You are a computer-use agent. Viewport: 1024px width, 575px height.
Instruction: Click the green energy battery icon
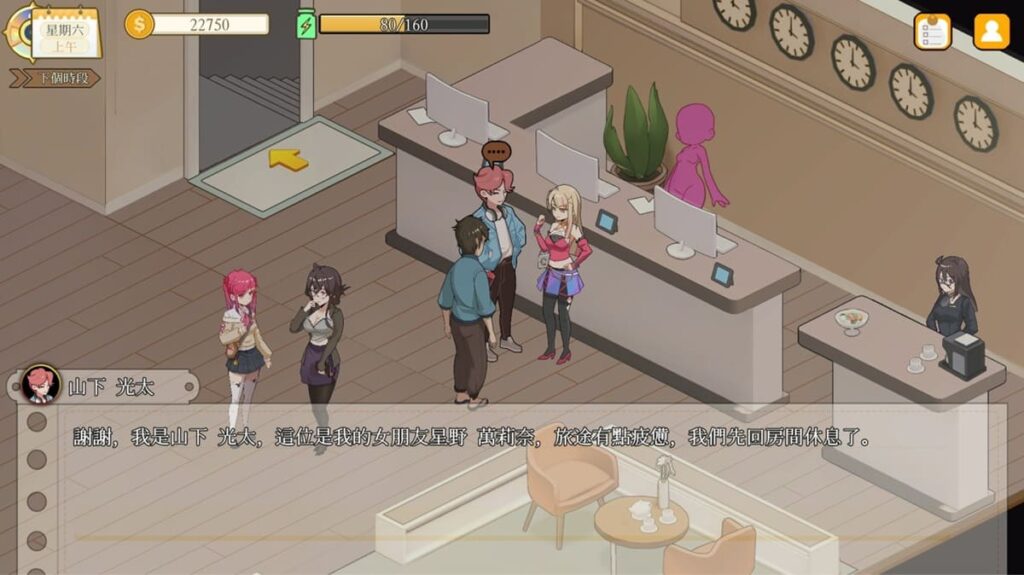[x=306, y=24]
